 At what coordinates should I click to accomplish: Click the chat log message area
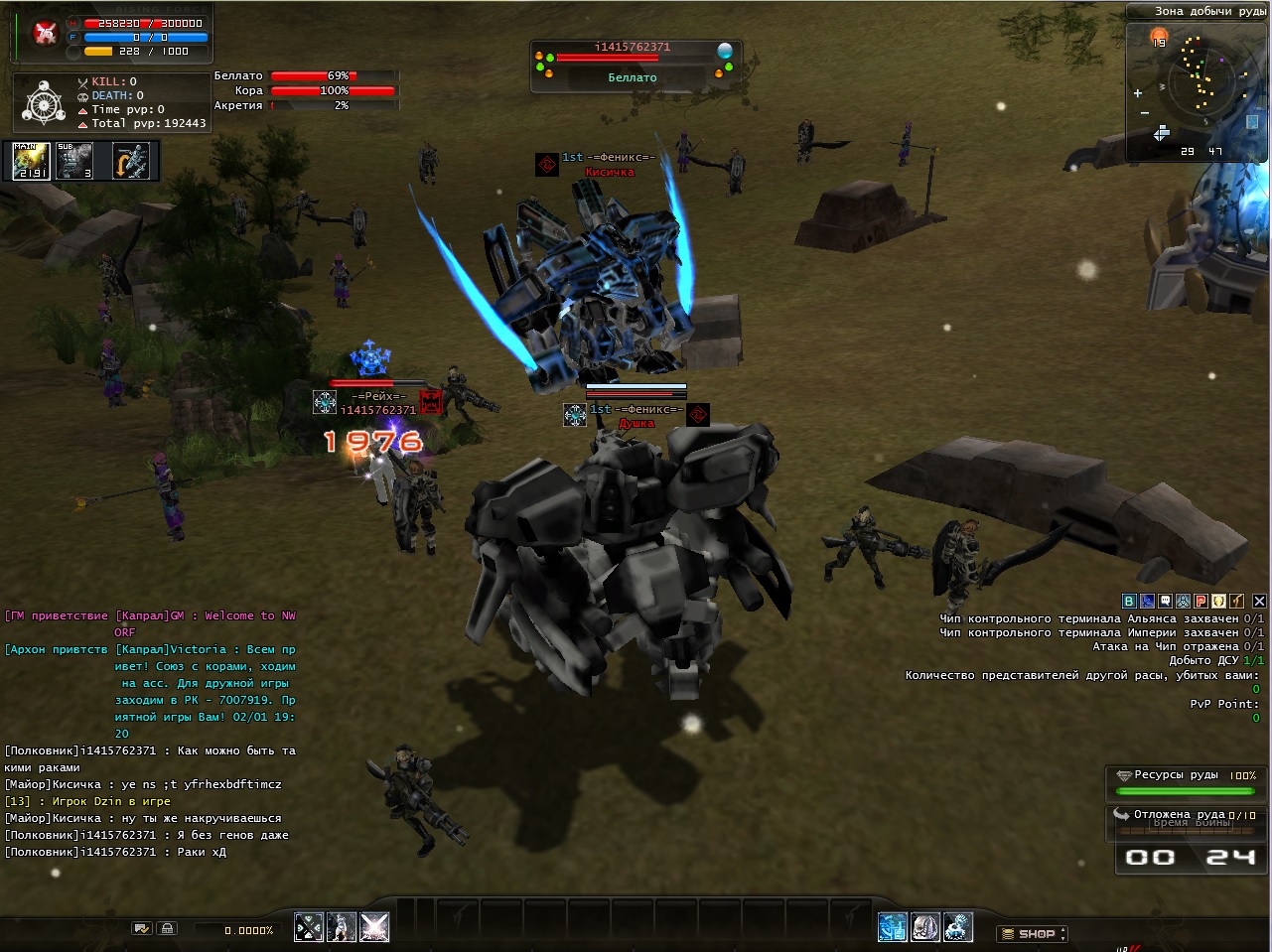click(x=149, y=733)
